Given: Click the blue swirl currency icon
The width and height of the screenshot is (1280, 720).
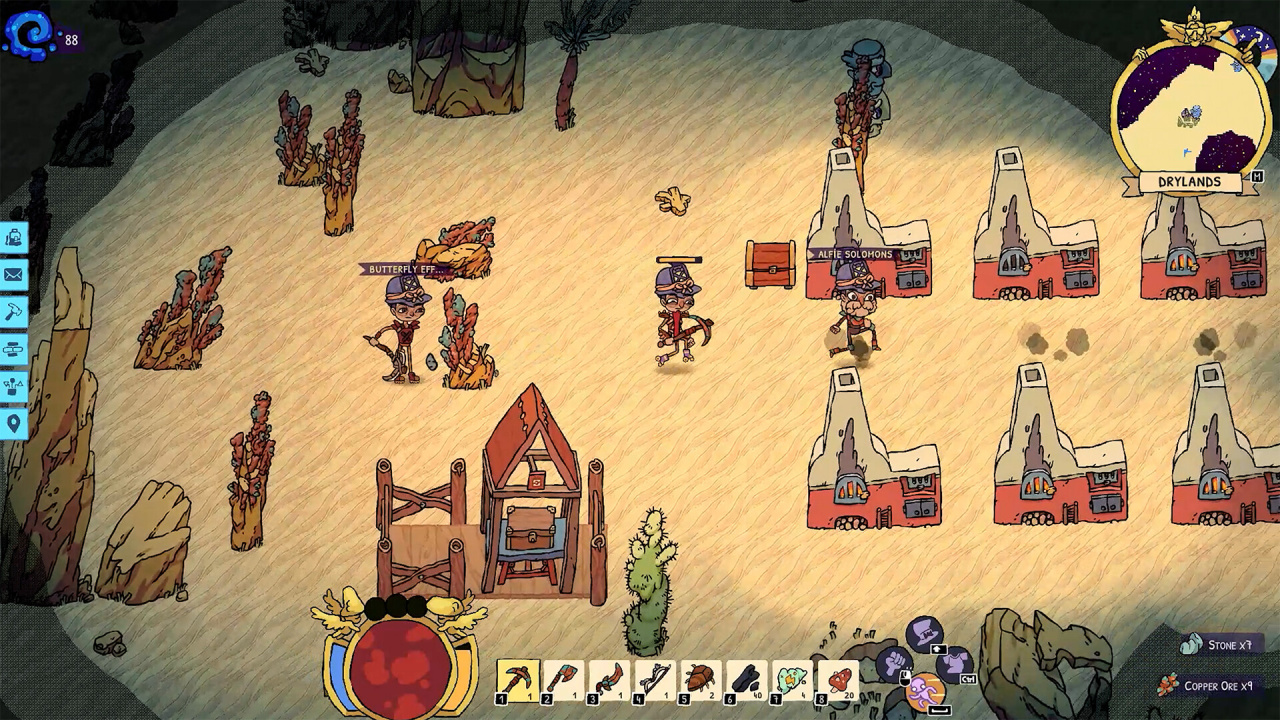Looking at the screenshot, I should point(30,33).
